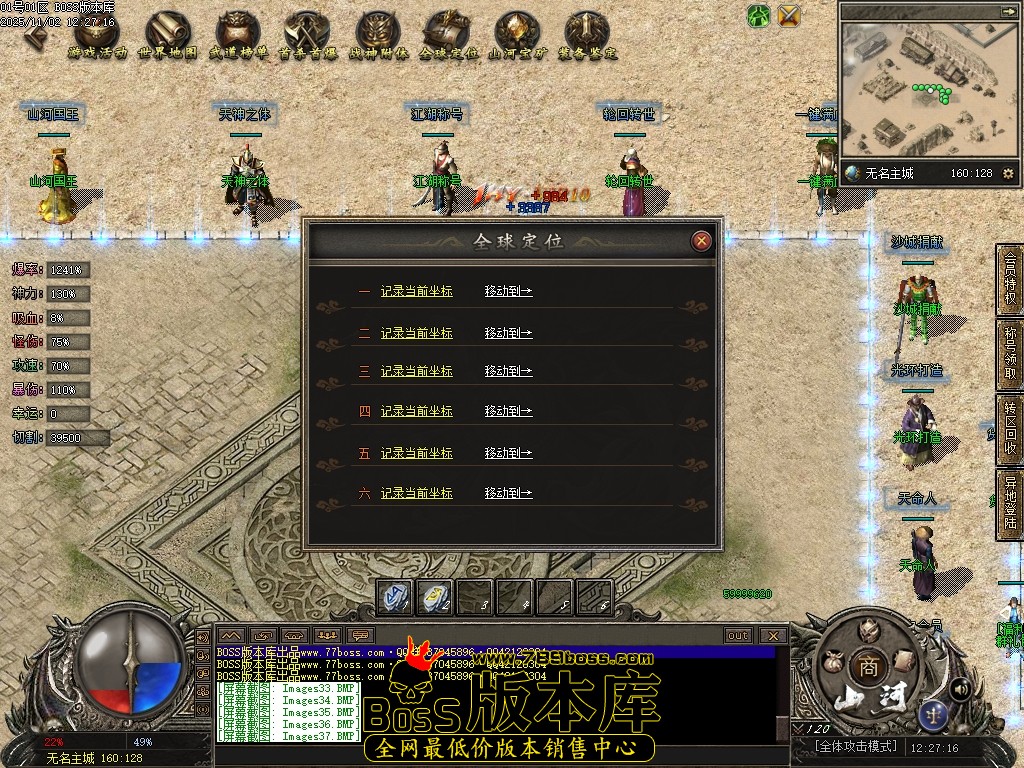Open the 世界地图 world map
Screen dimensions: 1024x768
[168, 35]
